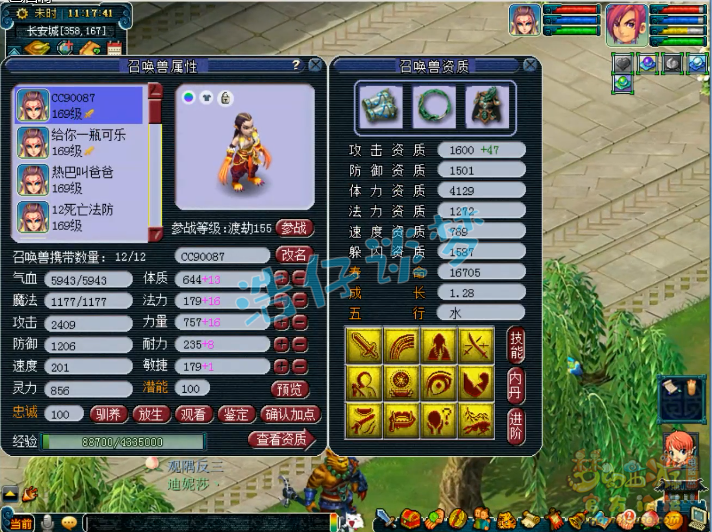Image resolution: width=712 pixels, height=532 pixels.
Task: Confirm stat points with 确认加点
Action: (x=289, y=414)
